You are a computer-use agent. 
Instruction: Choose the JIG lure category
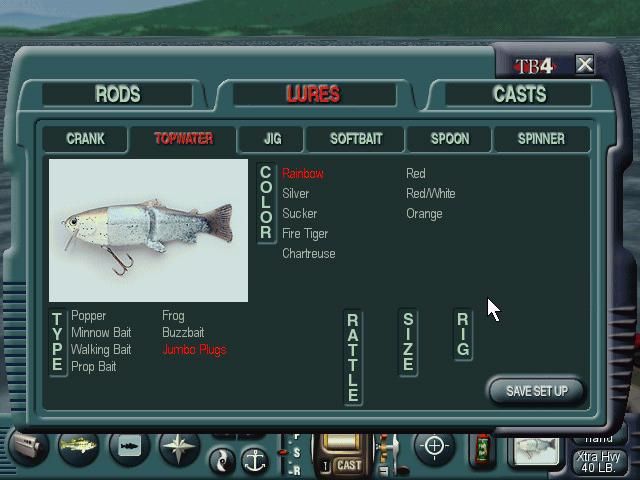pyautogui.click(x=272, y=139)
